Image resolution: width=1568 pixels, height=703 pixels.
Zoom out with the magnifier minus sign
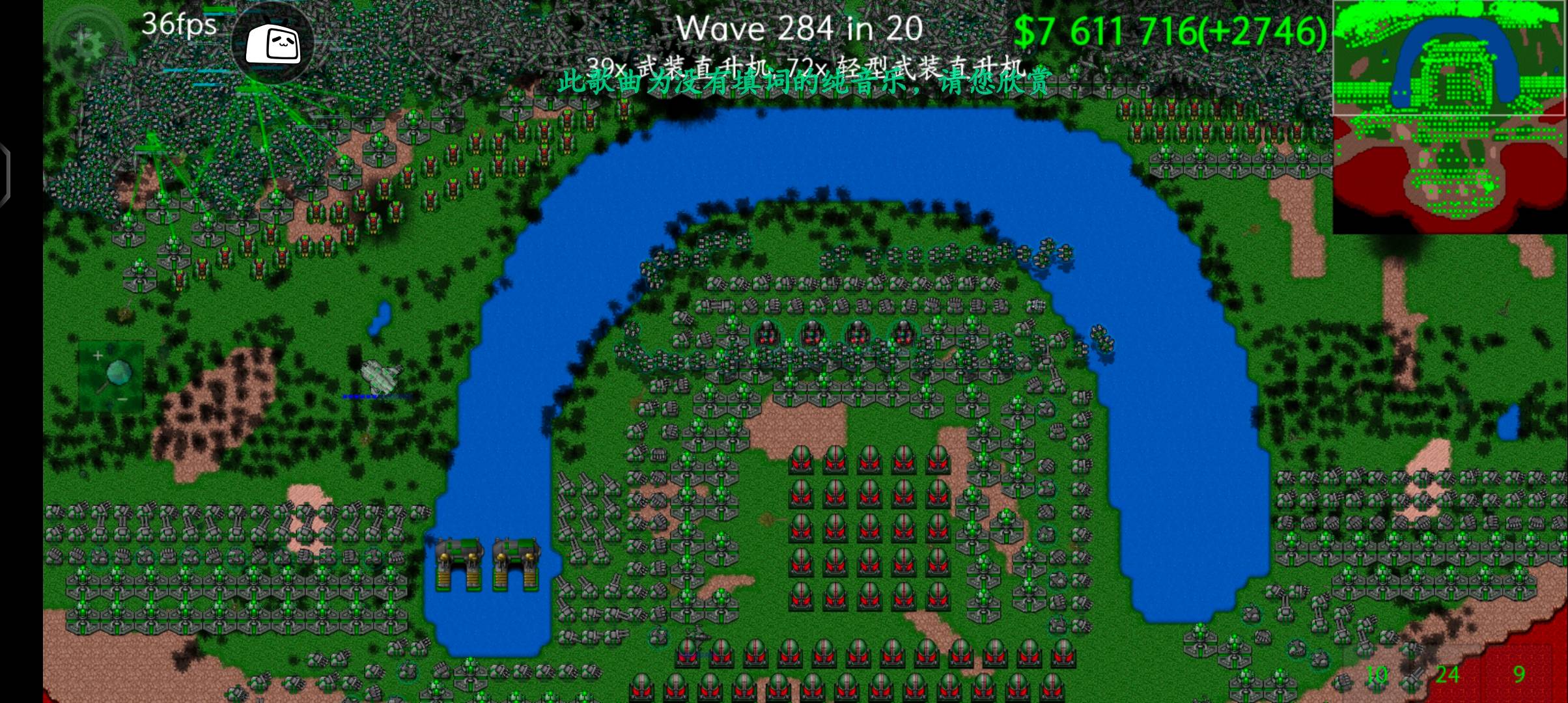pos(122,399)
